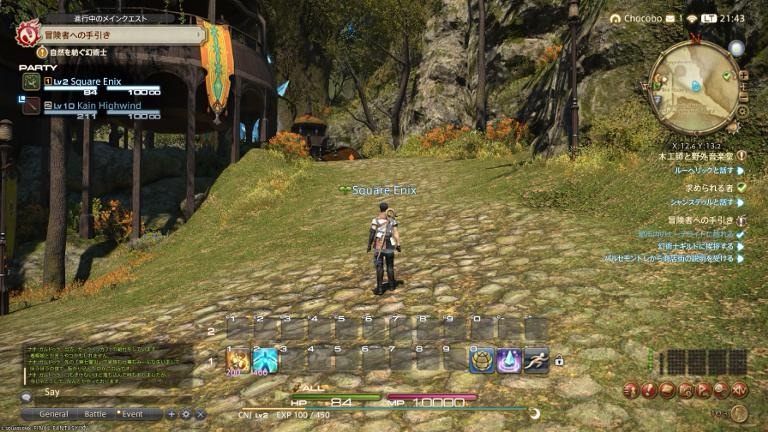Switch to the General chat tab
Image resolution: width=768 pixels, height=432 pixels.
pos(52,413)
